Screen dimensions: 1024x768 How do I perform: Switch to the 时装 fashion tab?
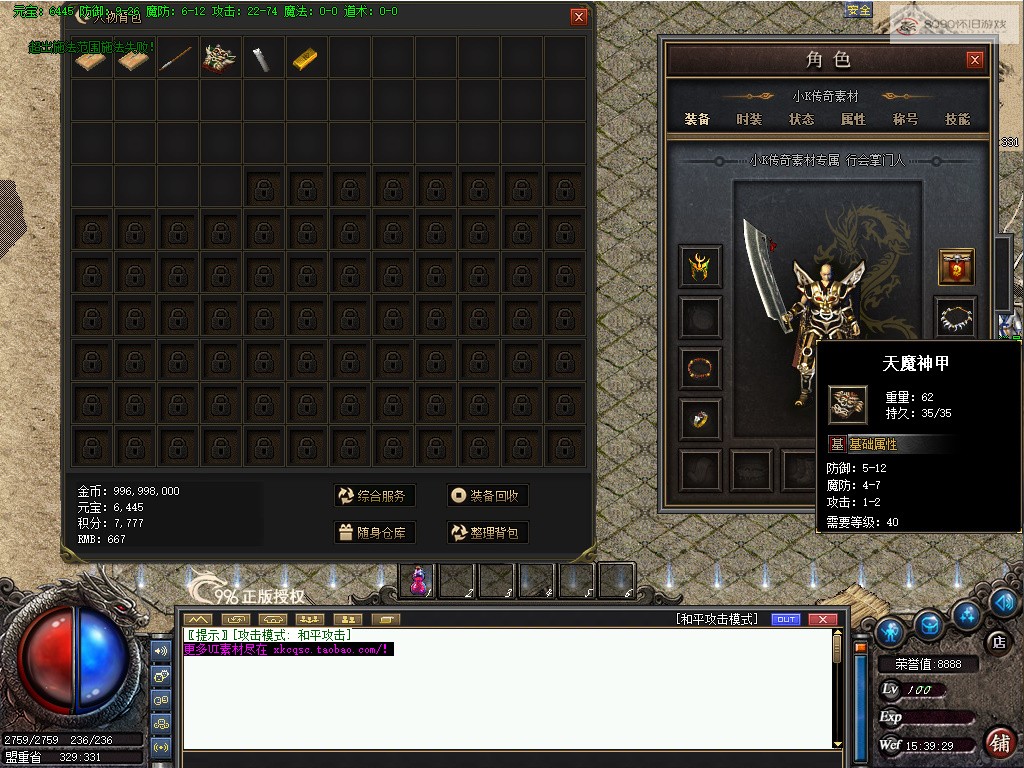pos(749,119)
